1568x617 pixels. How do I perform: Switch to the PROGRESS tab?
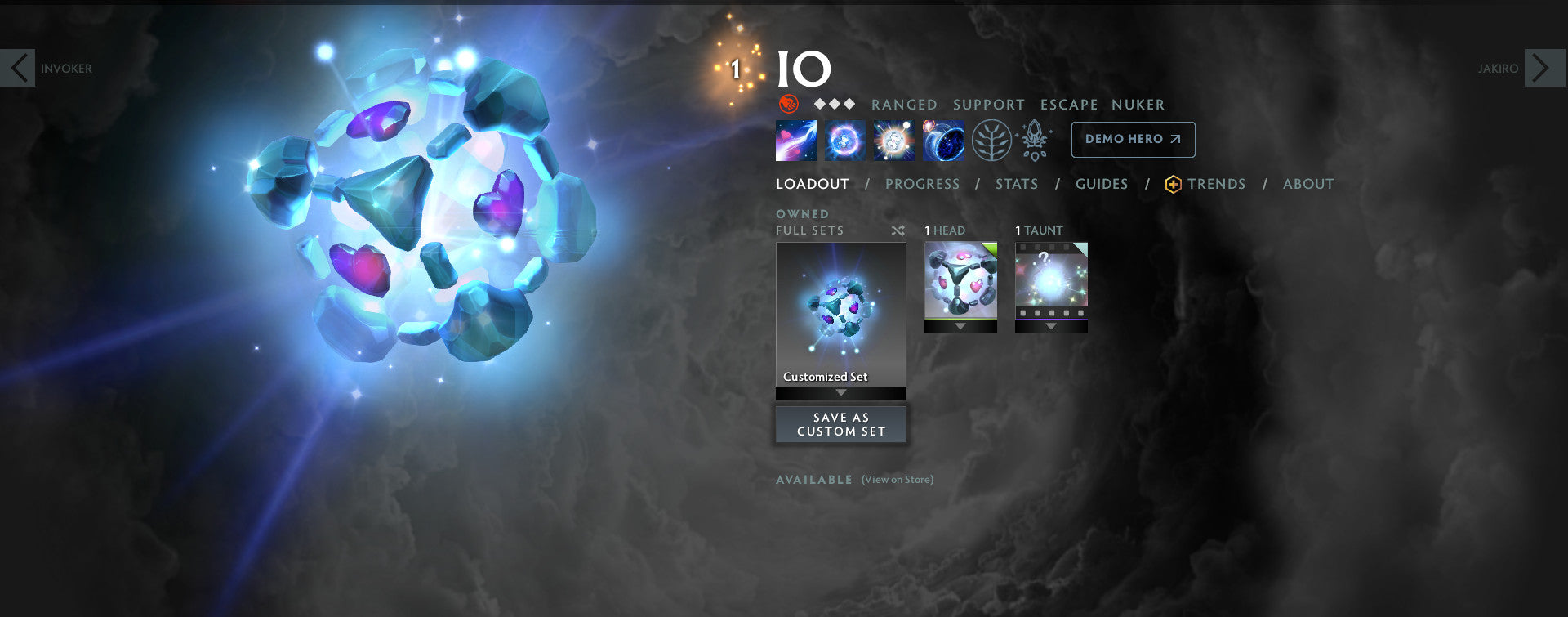click(x=922, y=184)
